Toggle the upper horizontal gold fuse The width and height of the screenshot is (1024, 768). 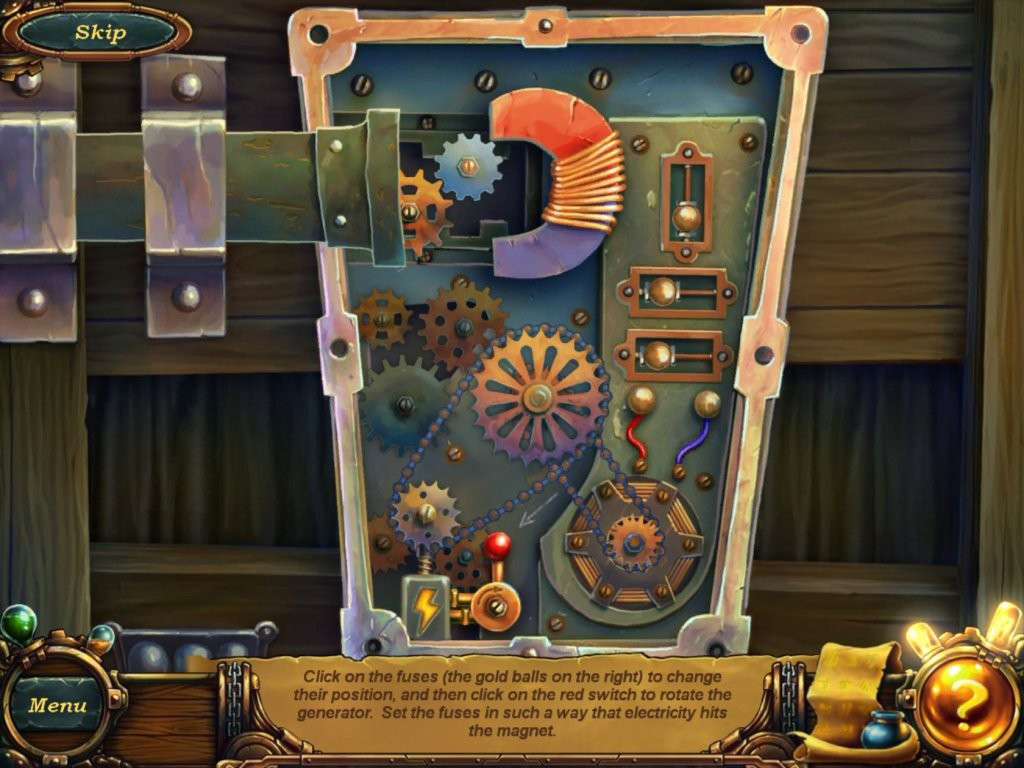point(663,292)
